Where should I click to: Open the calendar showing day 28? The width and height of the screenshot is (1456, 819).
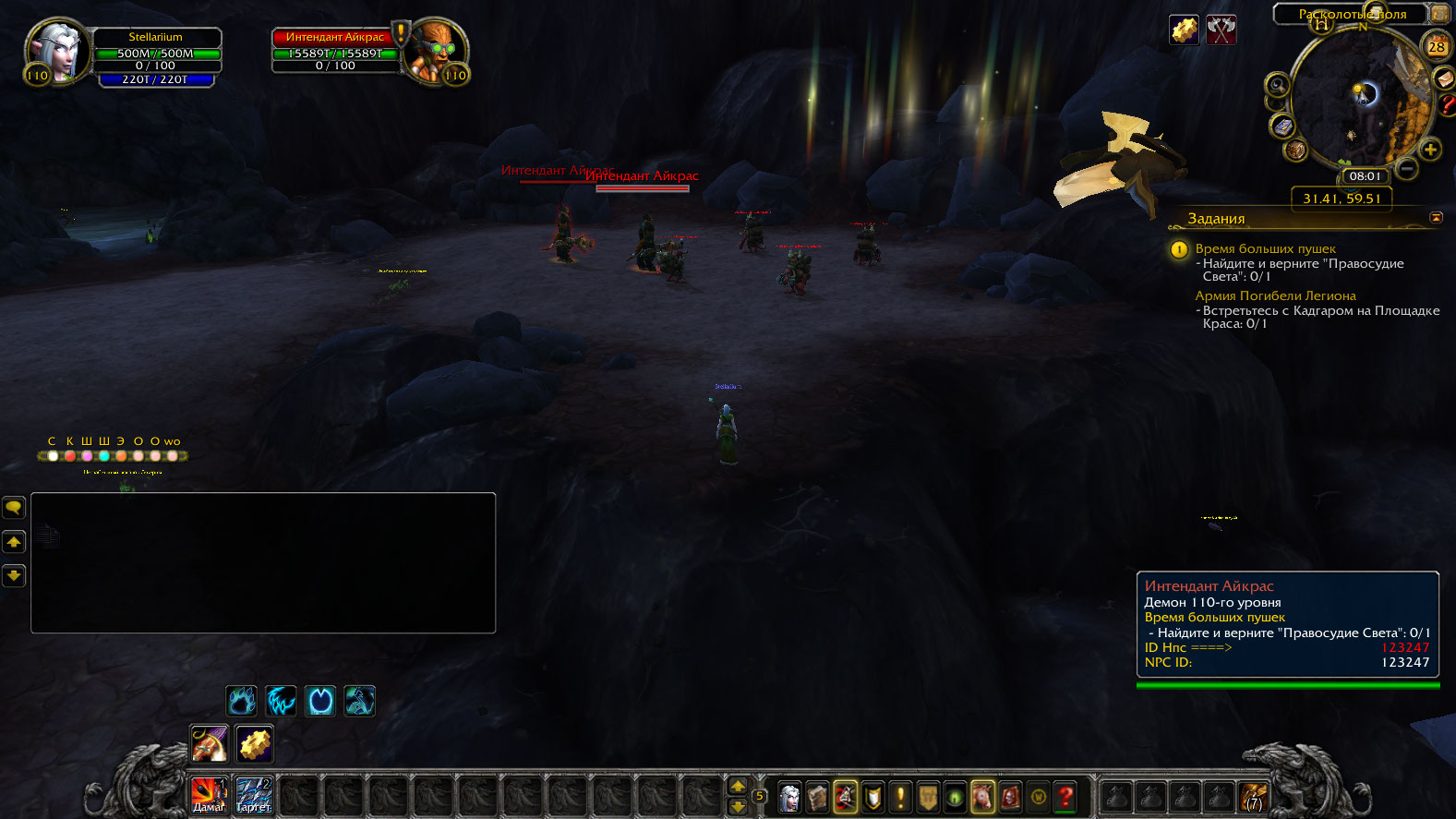(1437, 46)
